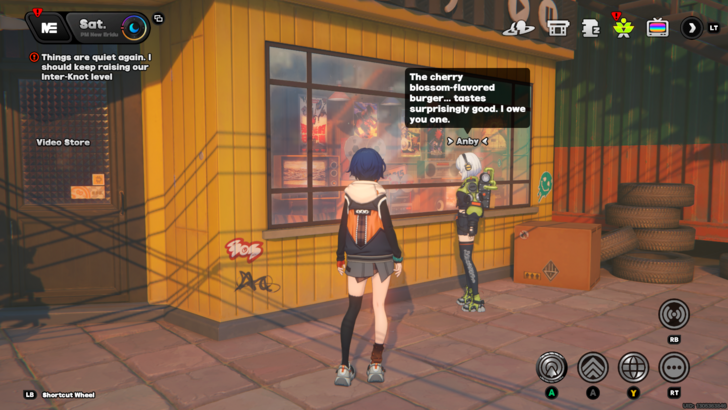Image resolution: width=728 pixels, height=410 pixels.
Task: Open the storefront icon
Action: click(x=557, y=28)
